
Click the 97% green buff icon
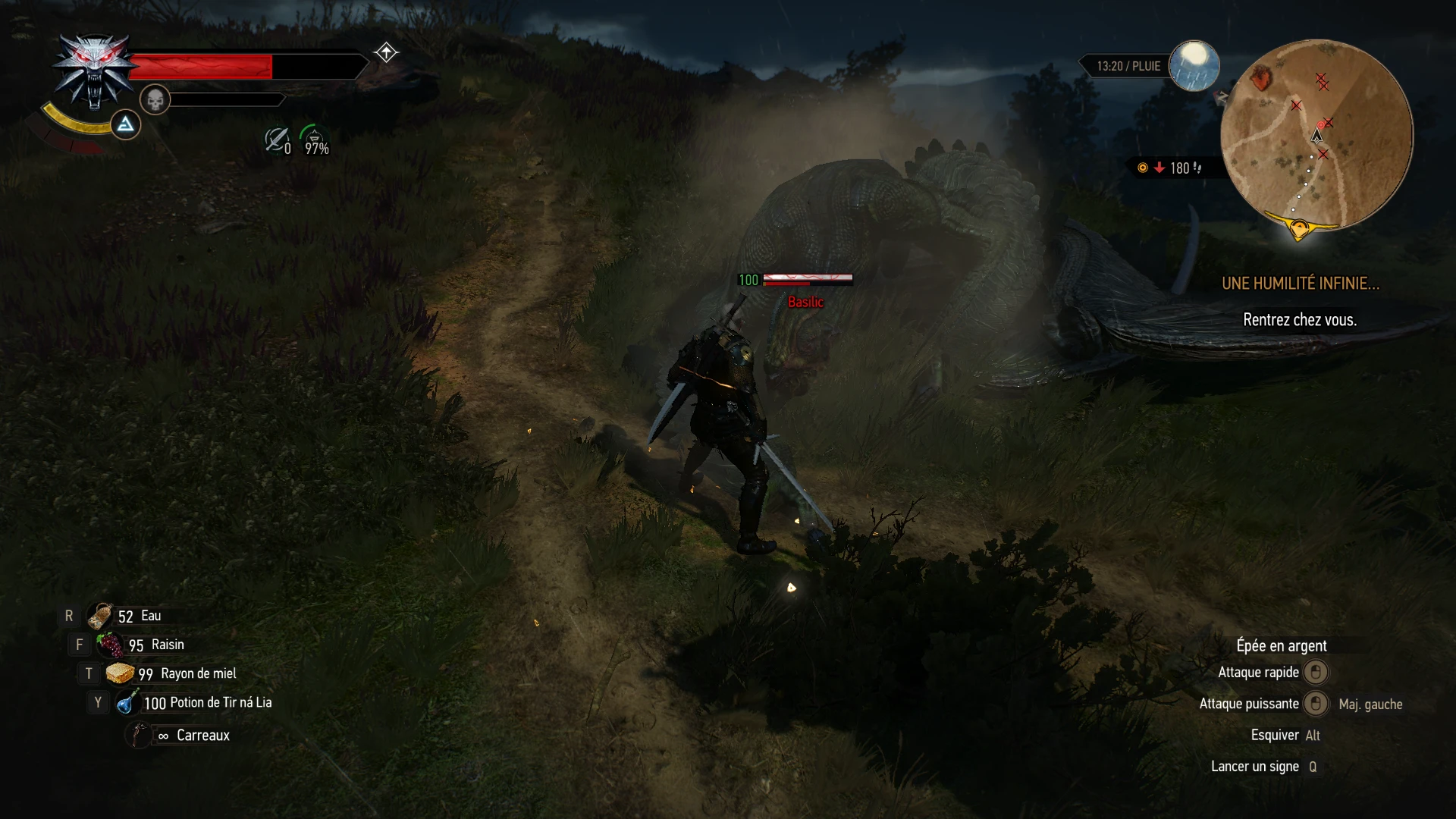pyautogui.click(x=315, y=140)
